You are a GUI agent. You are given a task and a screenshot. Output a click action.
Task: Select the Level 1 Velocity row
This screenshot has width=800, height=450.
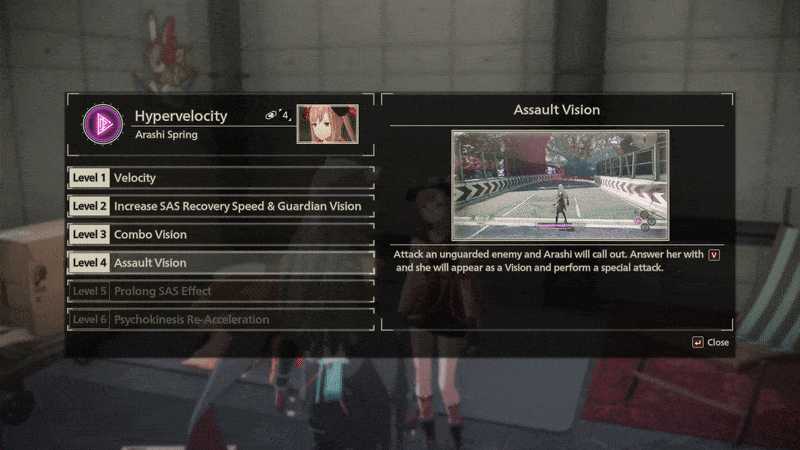pyautogui.click(x=220, y=178)
